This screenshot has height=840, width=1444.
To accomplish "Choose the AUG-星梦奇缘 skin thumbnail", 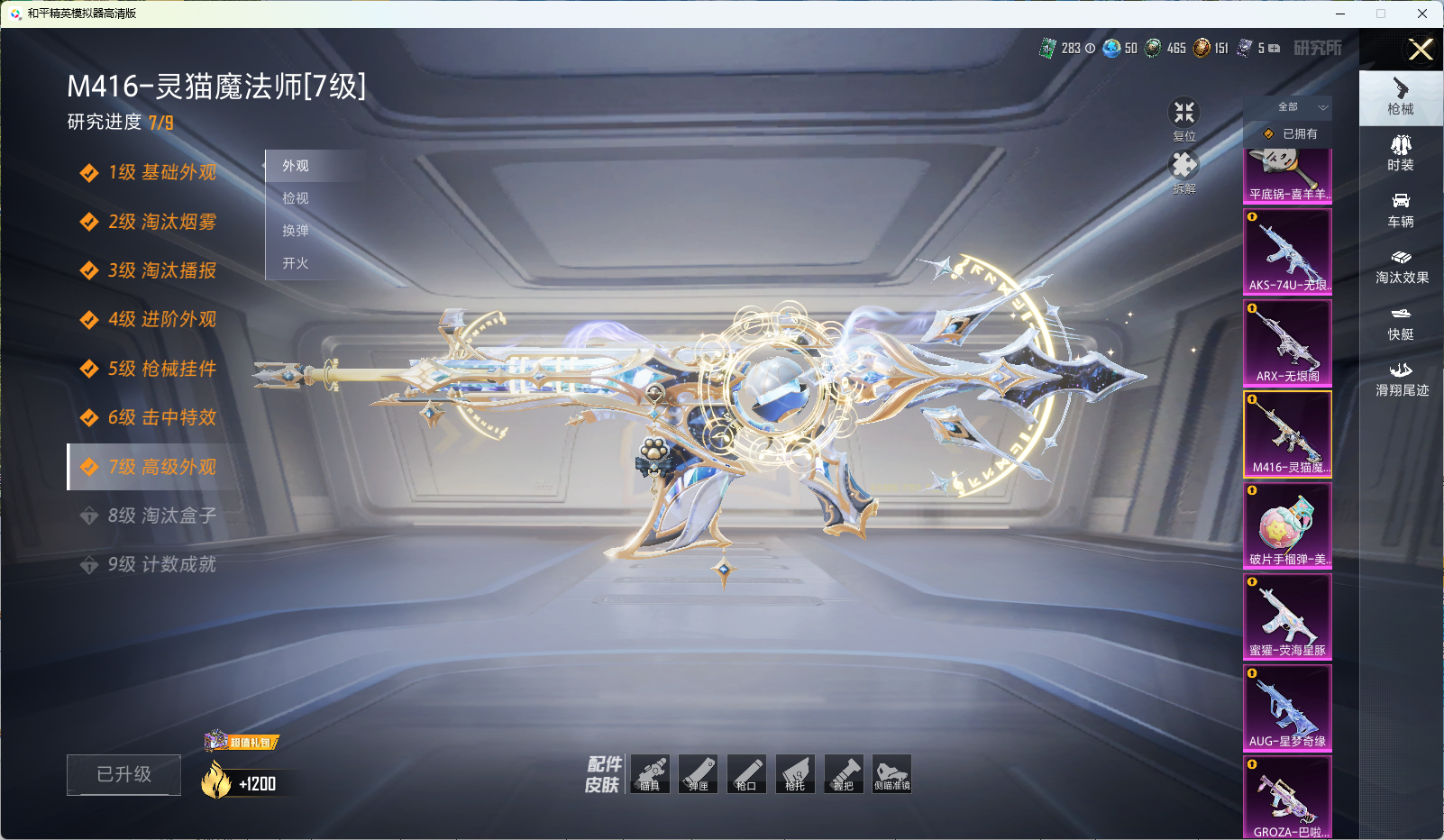I will (1287, 708).
